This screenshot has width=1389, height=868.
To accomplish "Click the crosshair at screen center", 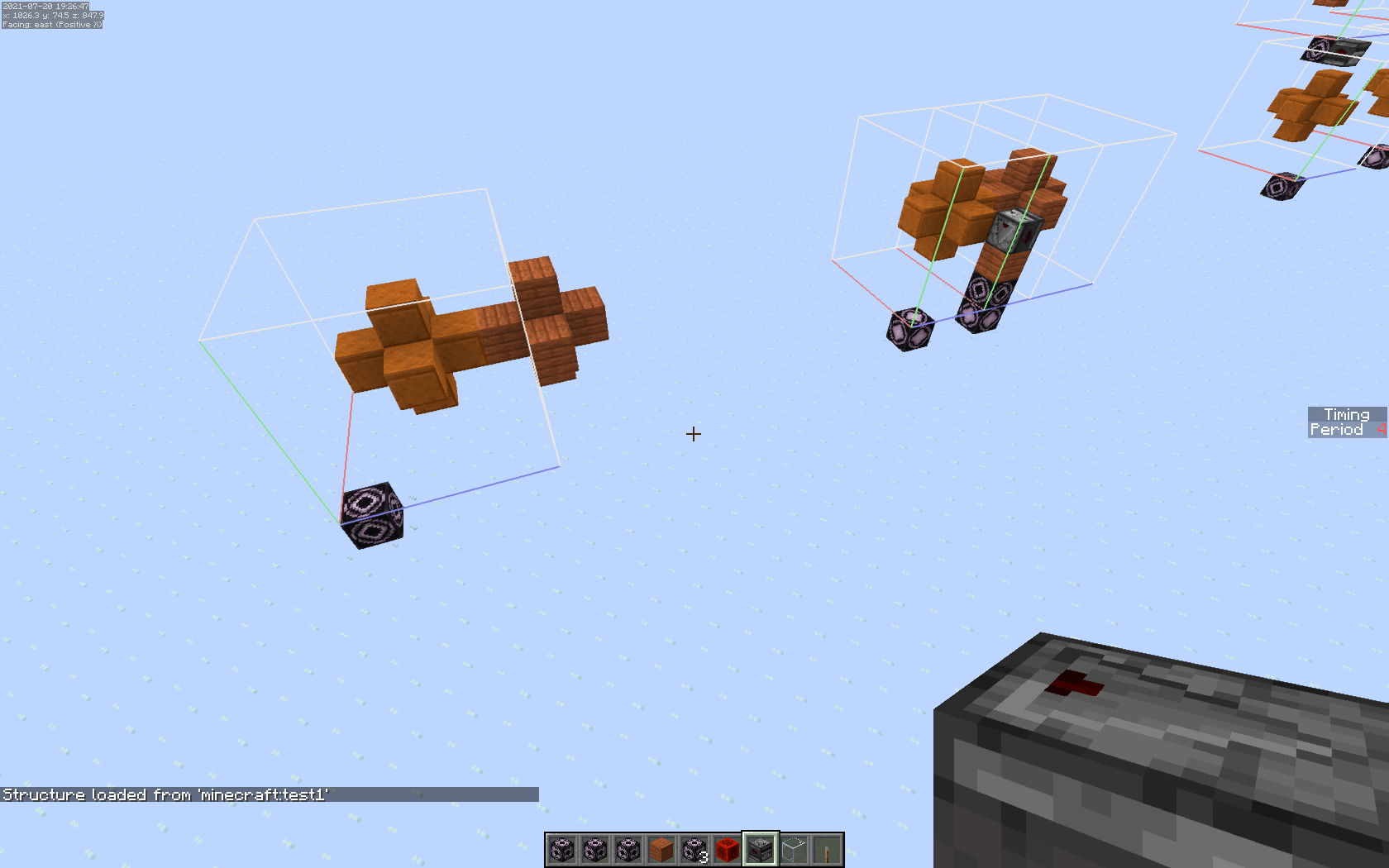I will (694, 434).
